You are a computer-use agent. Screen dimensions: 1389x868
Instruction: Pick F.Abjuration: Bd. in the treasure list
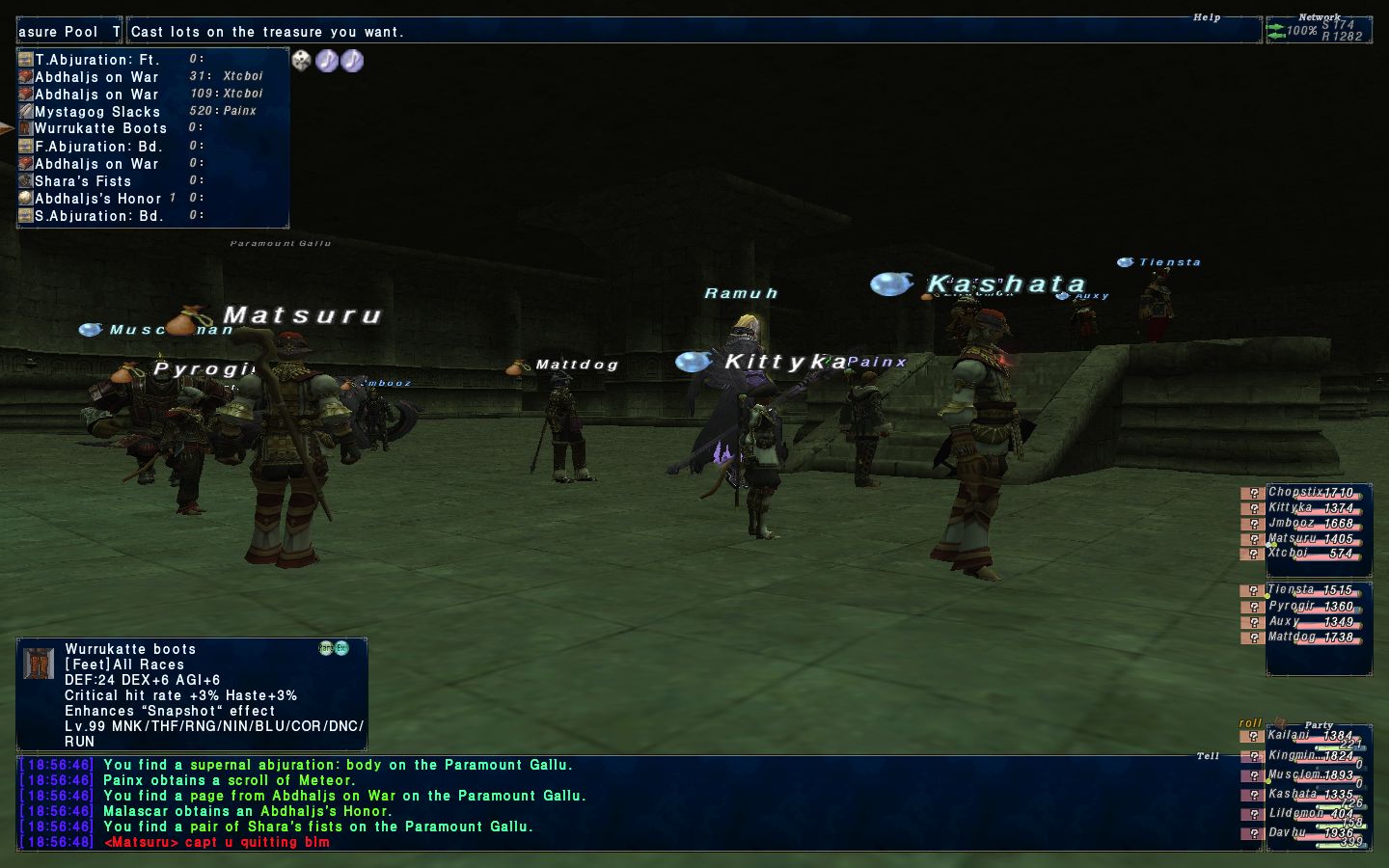pyautogui.click(x=98, y=147)
